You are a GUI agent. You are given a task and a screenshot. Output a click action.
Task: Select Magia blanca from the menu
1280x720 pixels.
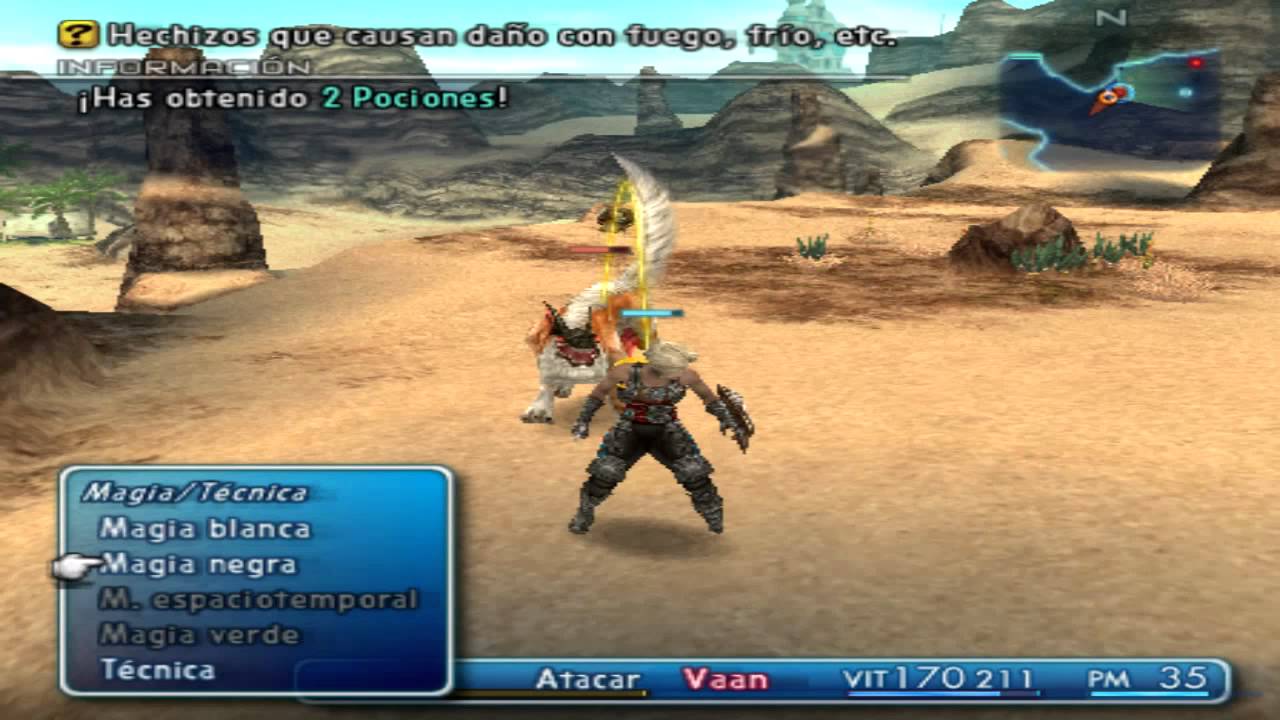205,528
